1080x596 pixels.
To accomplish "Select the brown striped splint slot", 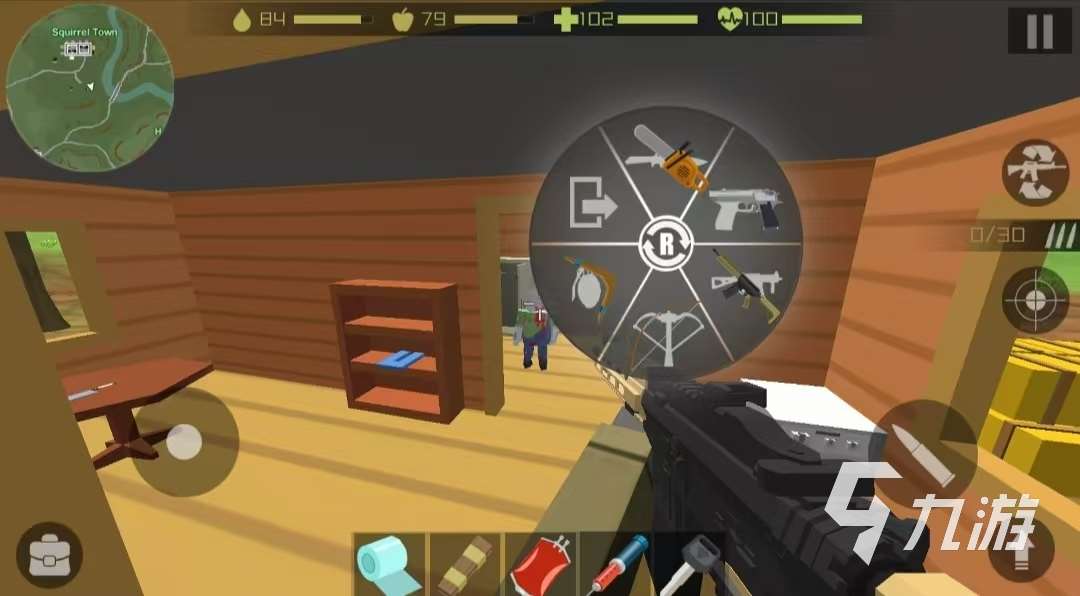I will 465,565.
